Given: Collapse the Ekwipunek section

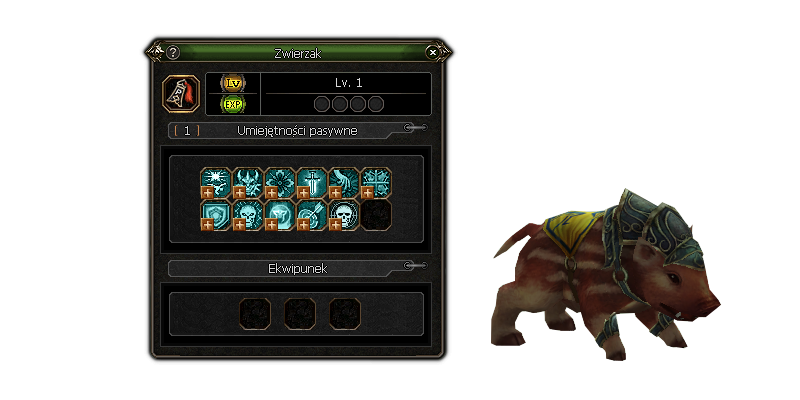Looking at the screenshot, I should pos(410,266).
